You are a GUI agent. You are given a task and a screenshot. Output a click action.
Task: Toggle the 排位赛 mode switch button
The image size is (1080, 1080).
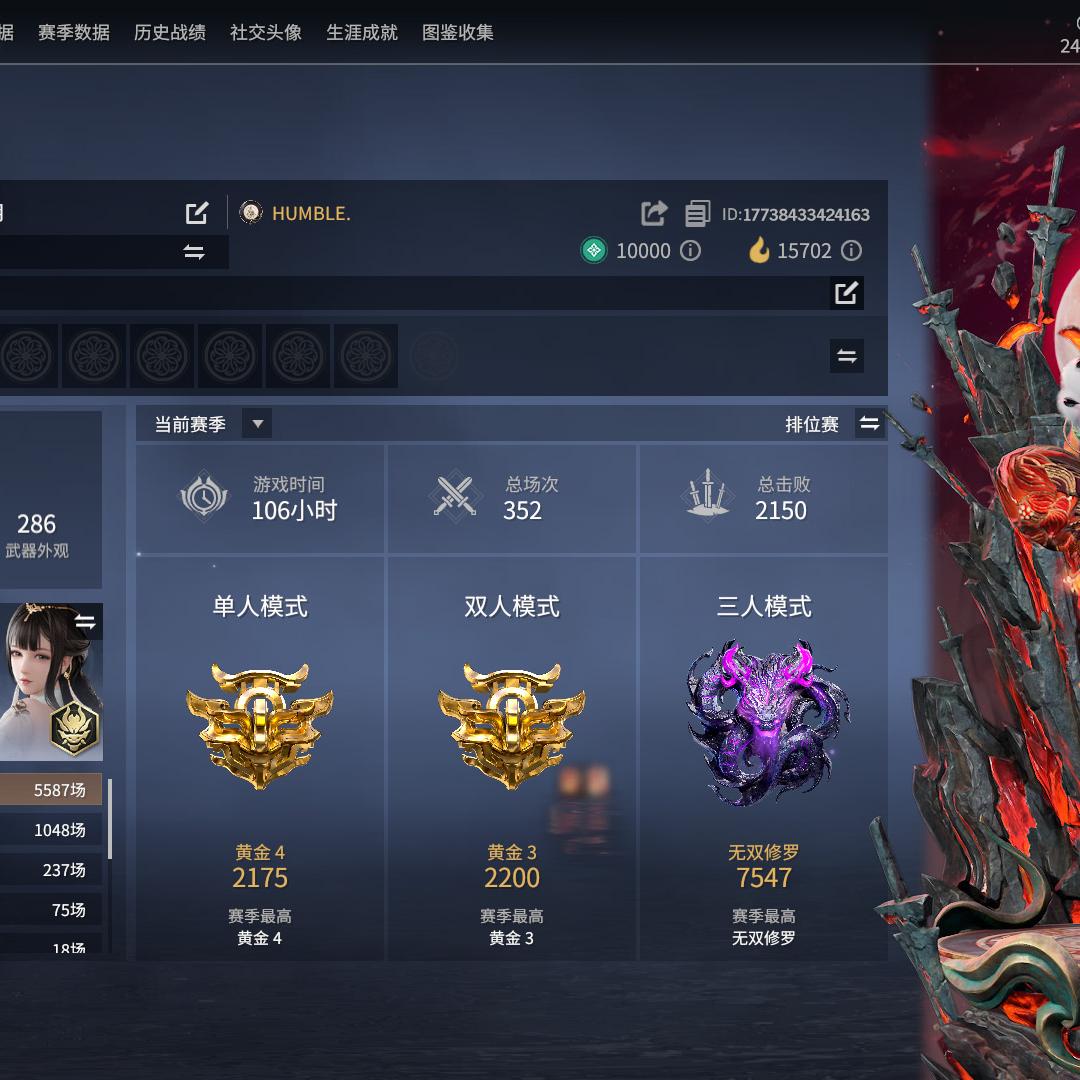870,424
